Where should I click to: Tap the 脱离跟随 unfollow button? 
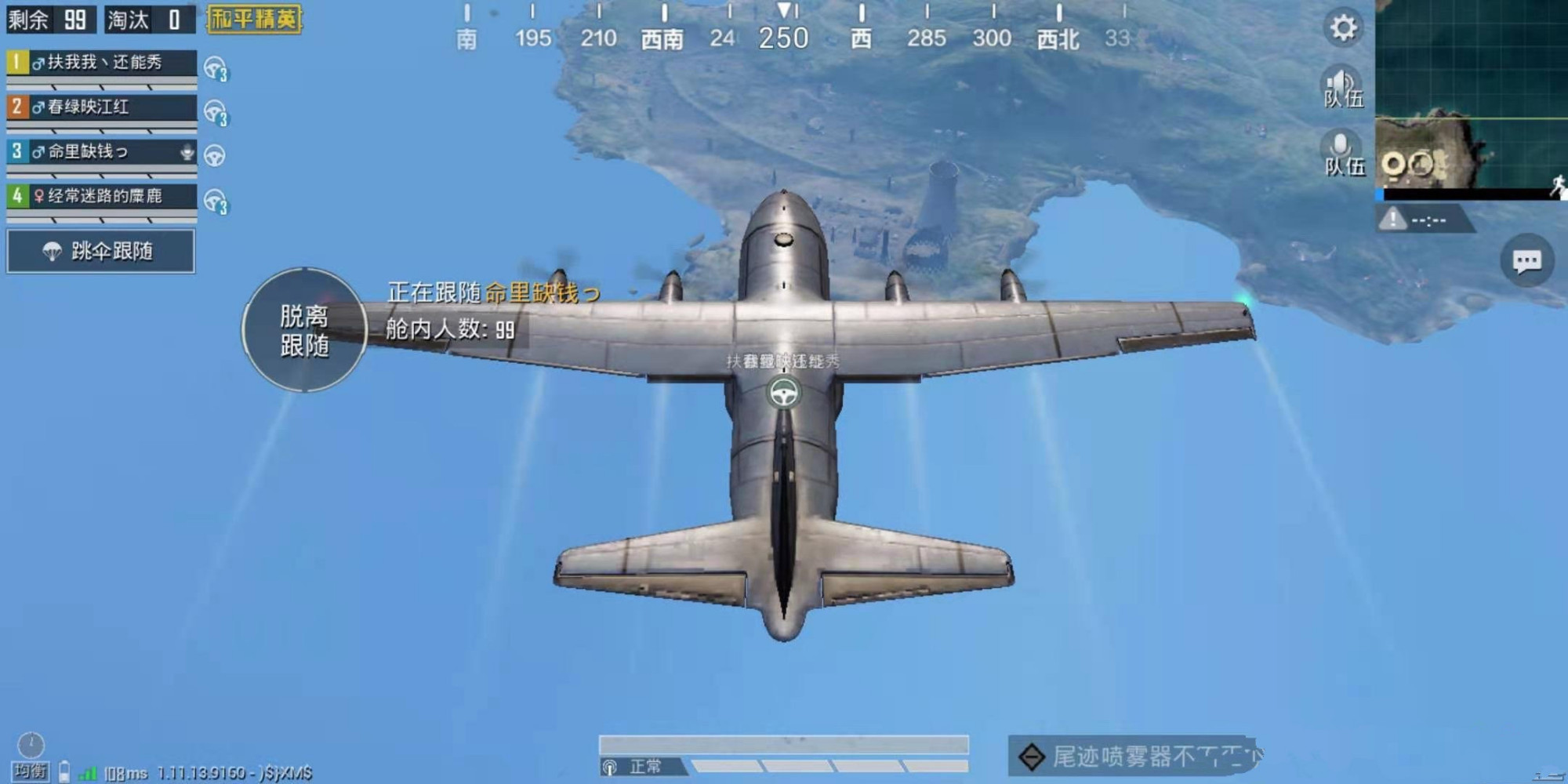(304, 330)
